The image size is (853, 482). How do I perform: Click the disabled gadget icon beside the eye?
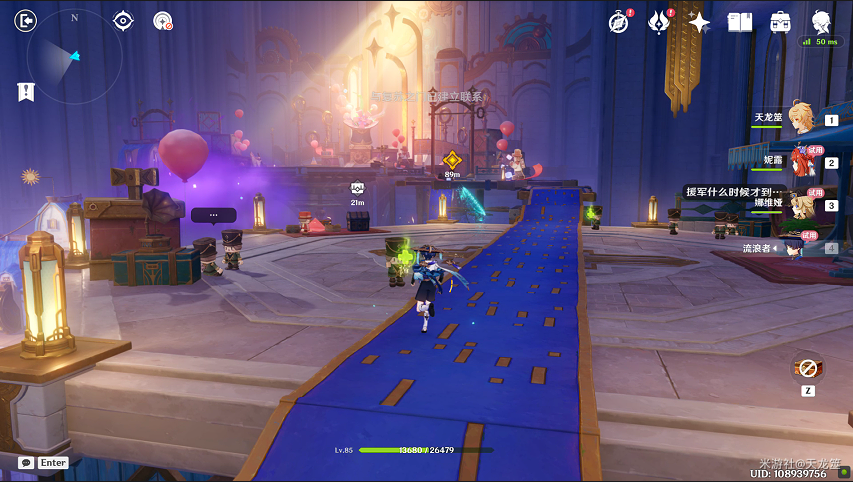pyautogui.click(x=162, y=20)
